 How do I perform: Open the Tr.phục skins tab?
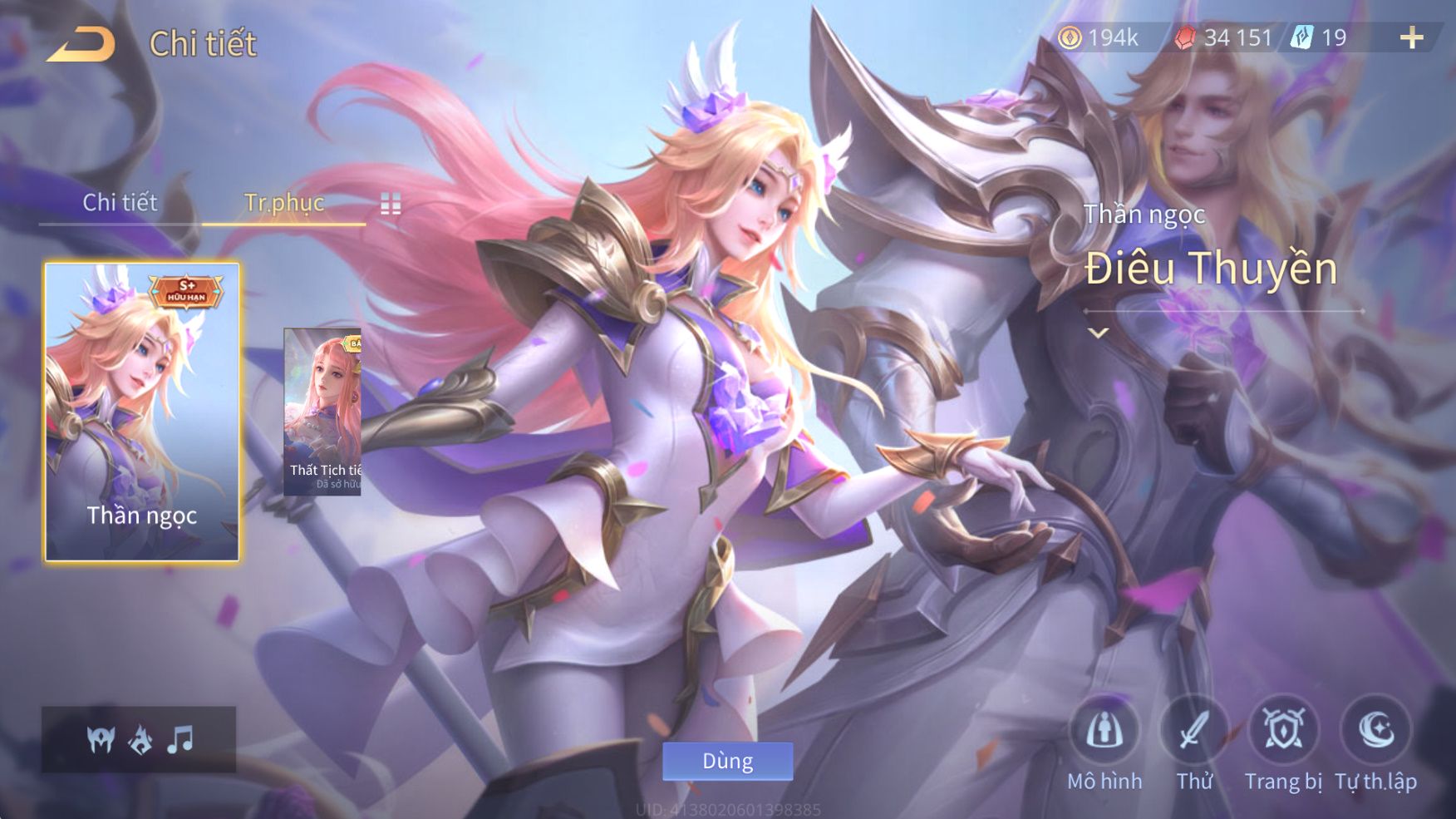point(283,203)
